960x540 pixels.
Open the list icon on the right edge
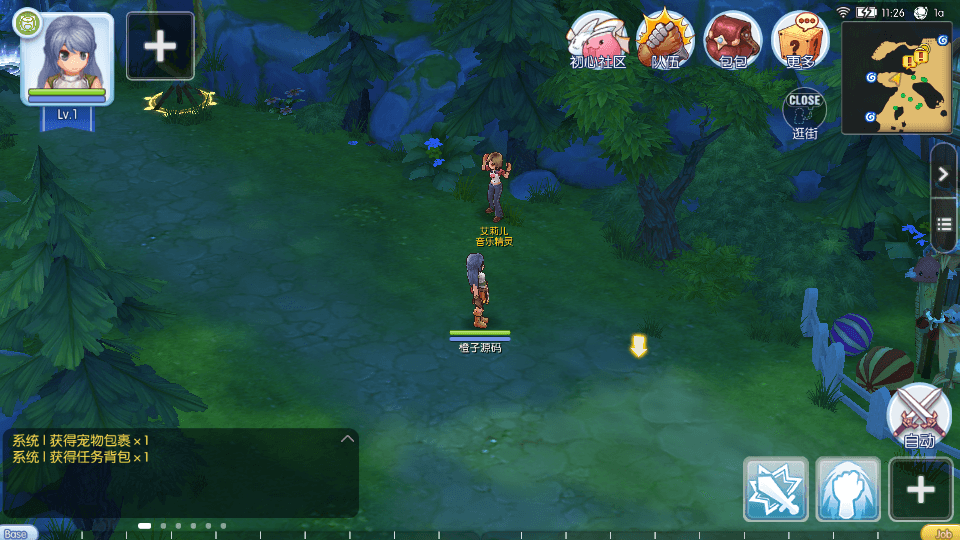[x=944, y=222]
